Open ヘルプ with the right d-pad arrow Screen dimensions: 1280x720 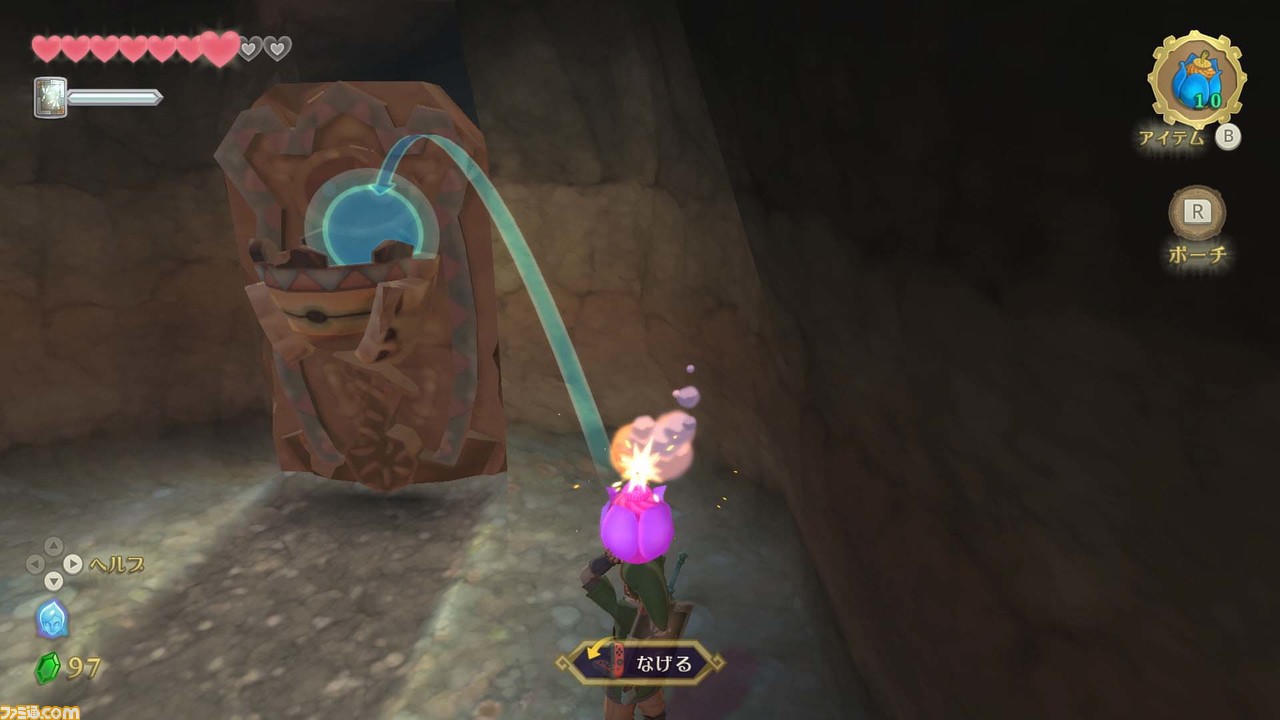coord(73,563)
